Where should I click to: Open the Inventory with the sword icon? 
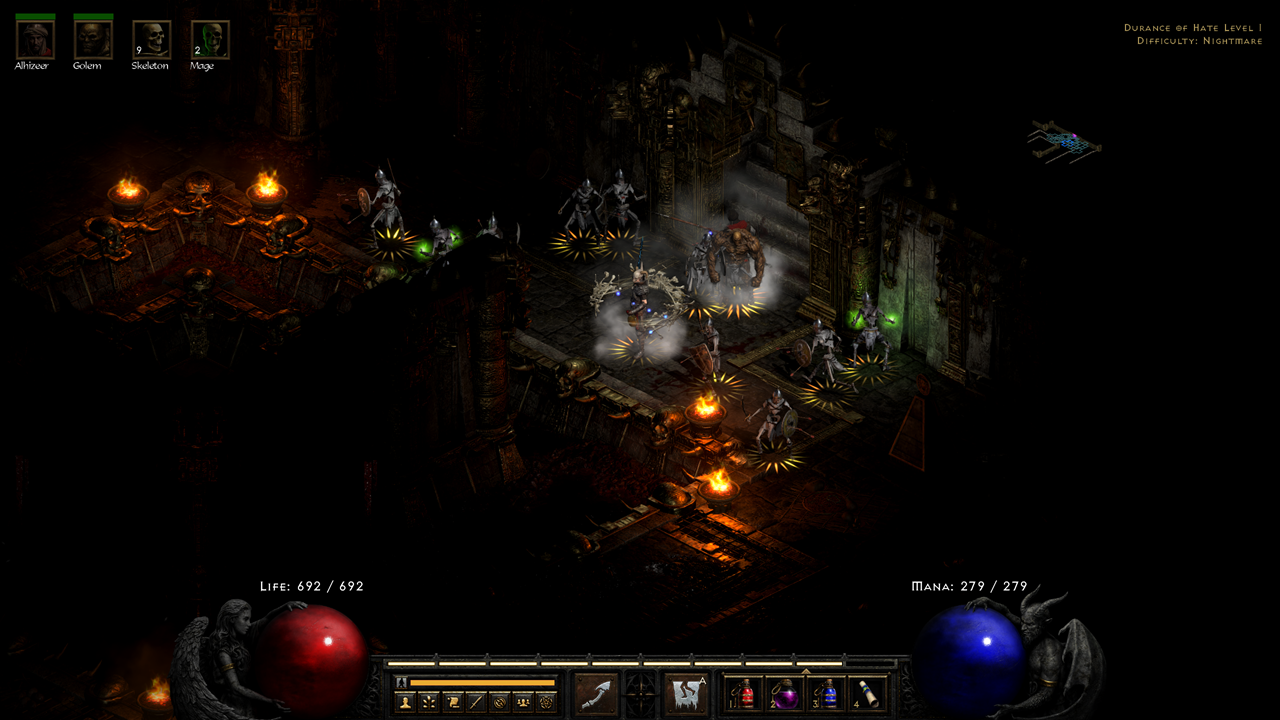476,700
